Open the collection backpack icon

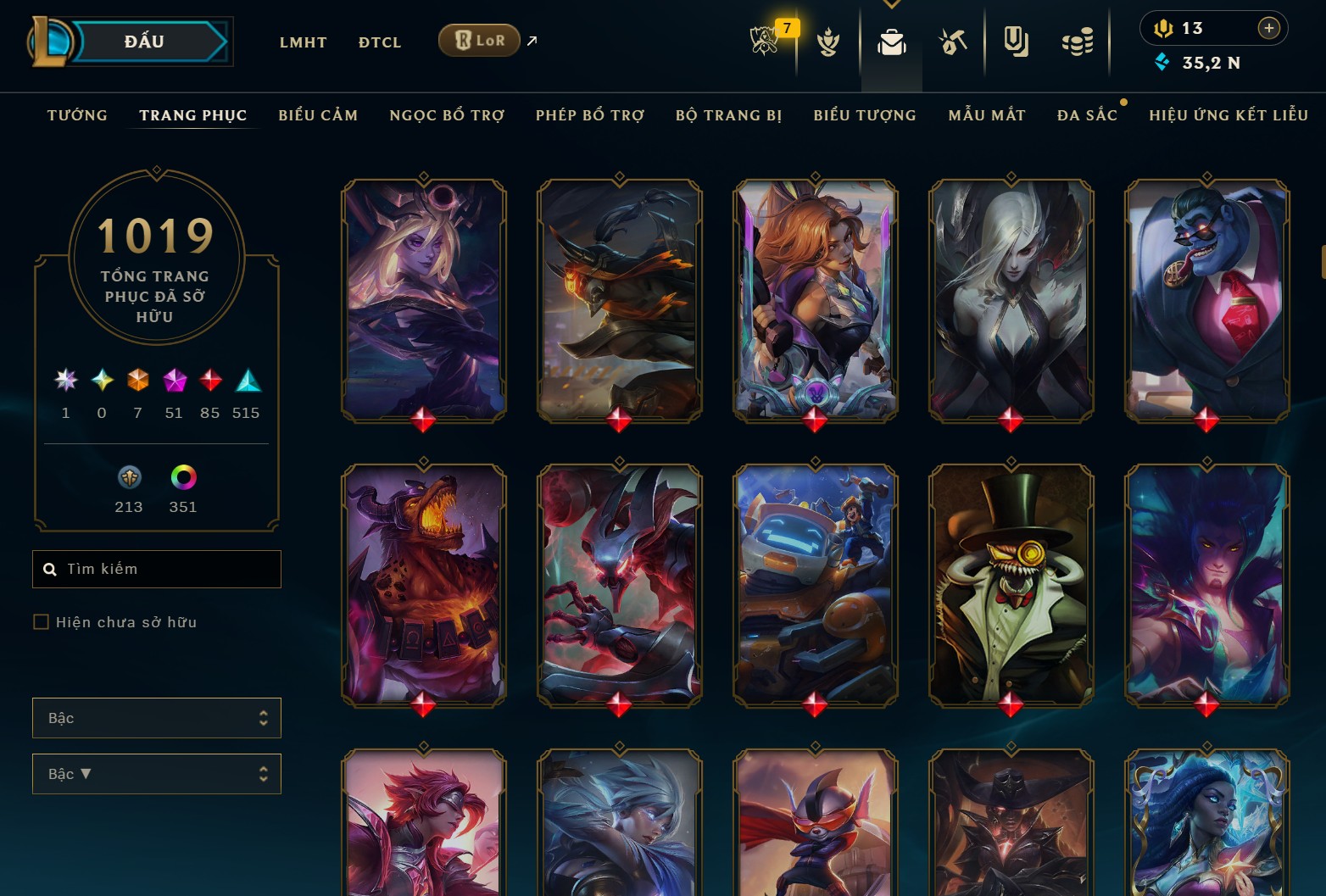[x=891, y=42]
